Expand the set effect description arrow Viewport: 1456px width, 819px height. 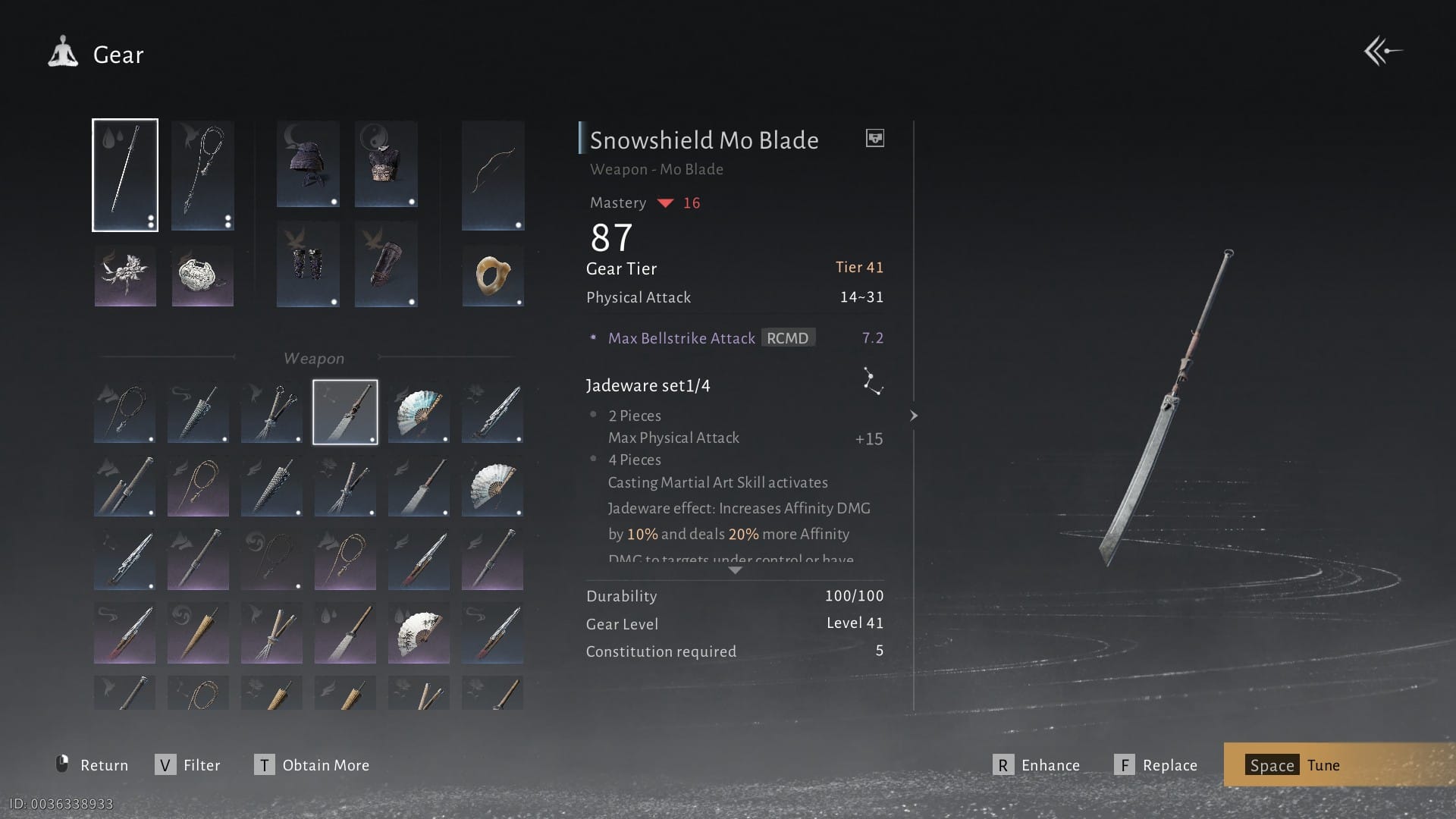tap(734, 570)
